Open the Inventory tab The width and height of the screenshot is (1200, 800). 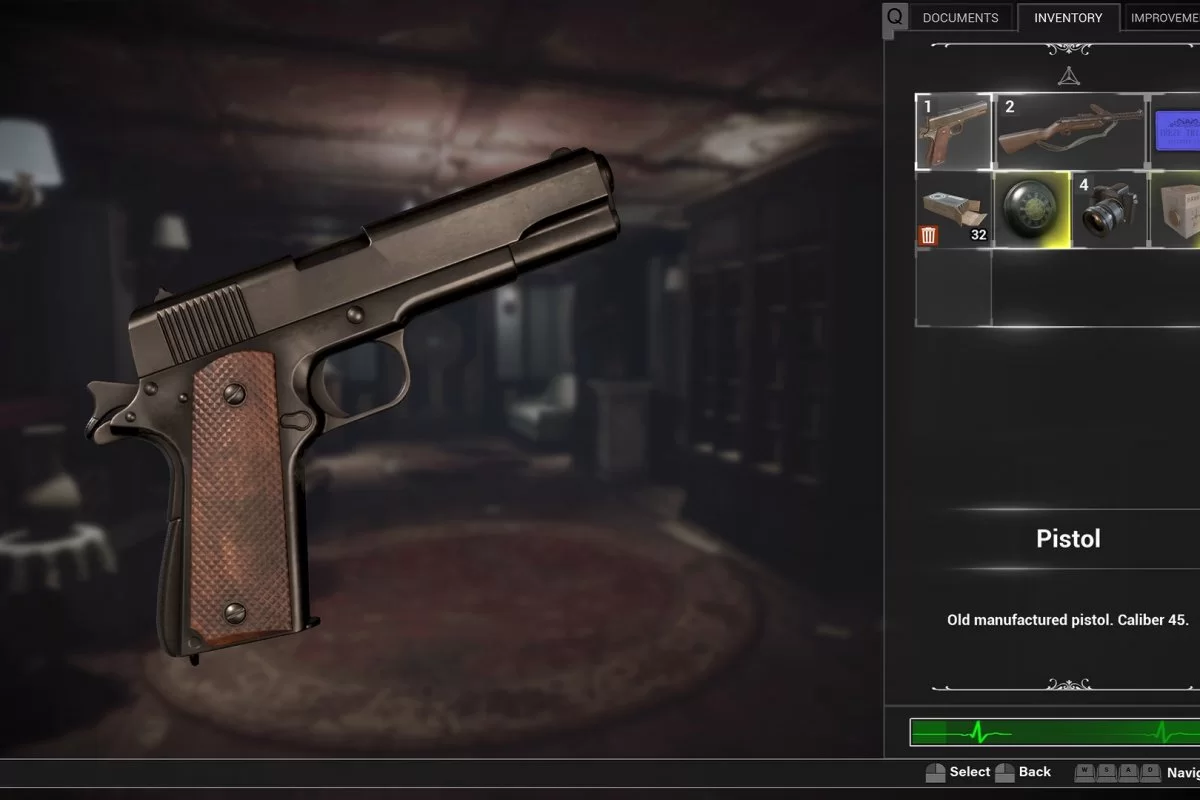[1068, 18]
